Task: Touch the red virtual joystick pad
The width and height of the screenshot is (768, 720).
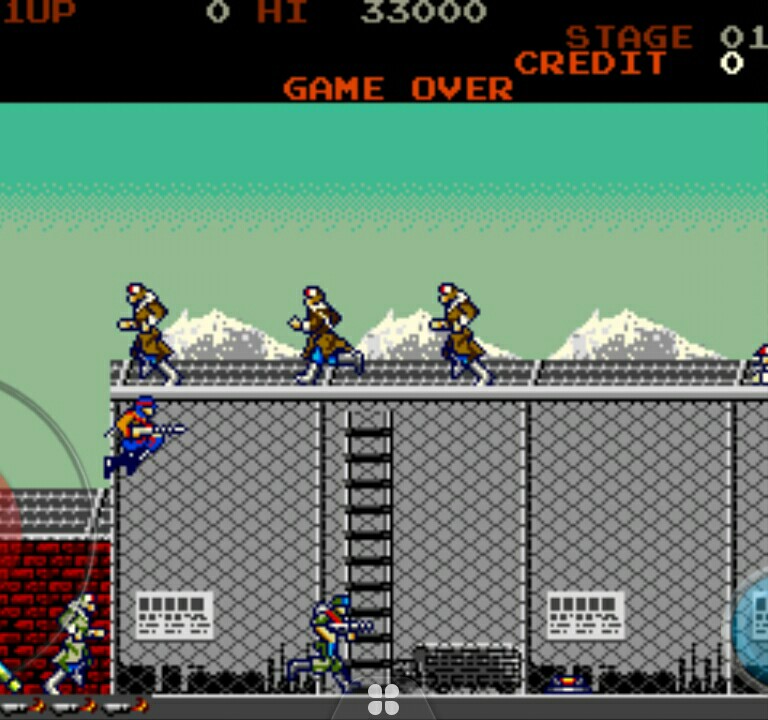Action: pos(8,520)
